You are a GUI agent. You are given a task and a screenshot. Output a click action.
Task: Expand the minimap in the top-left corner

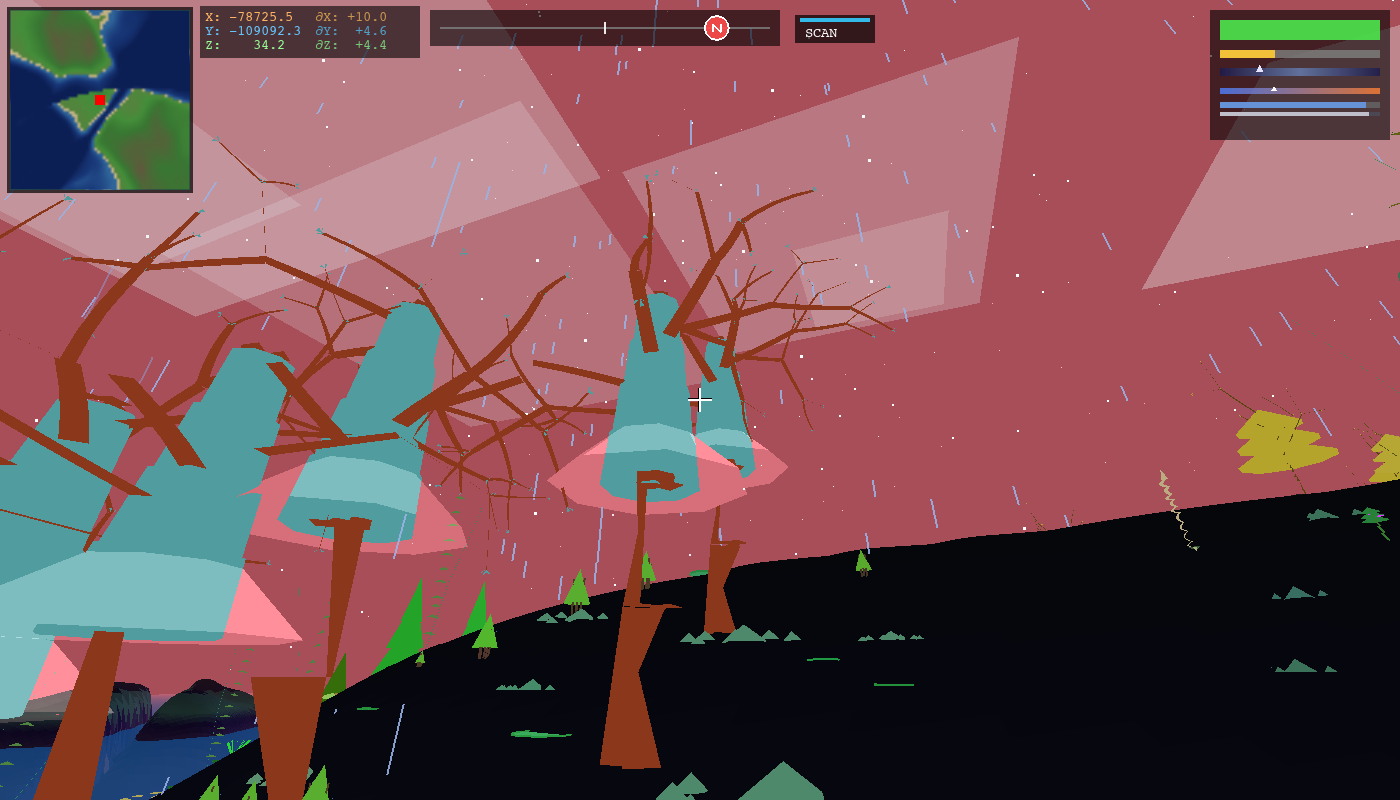[98, 98]
